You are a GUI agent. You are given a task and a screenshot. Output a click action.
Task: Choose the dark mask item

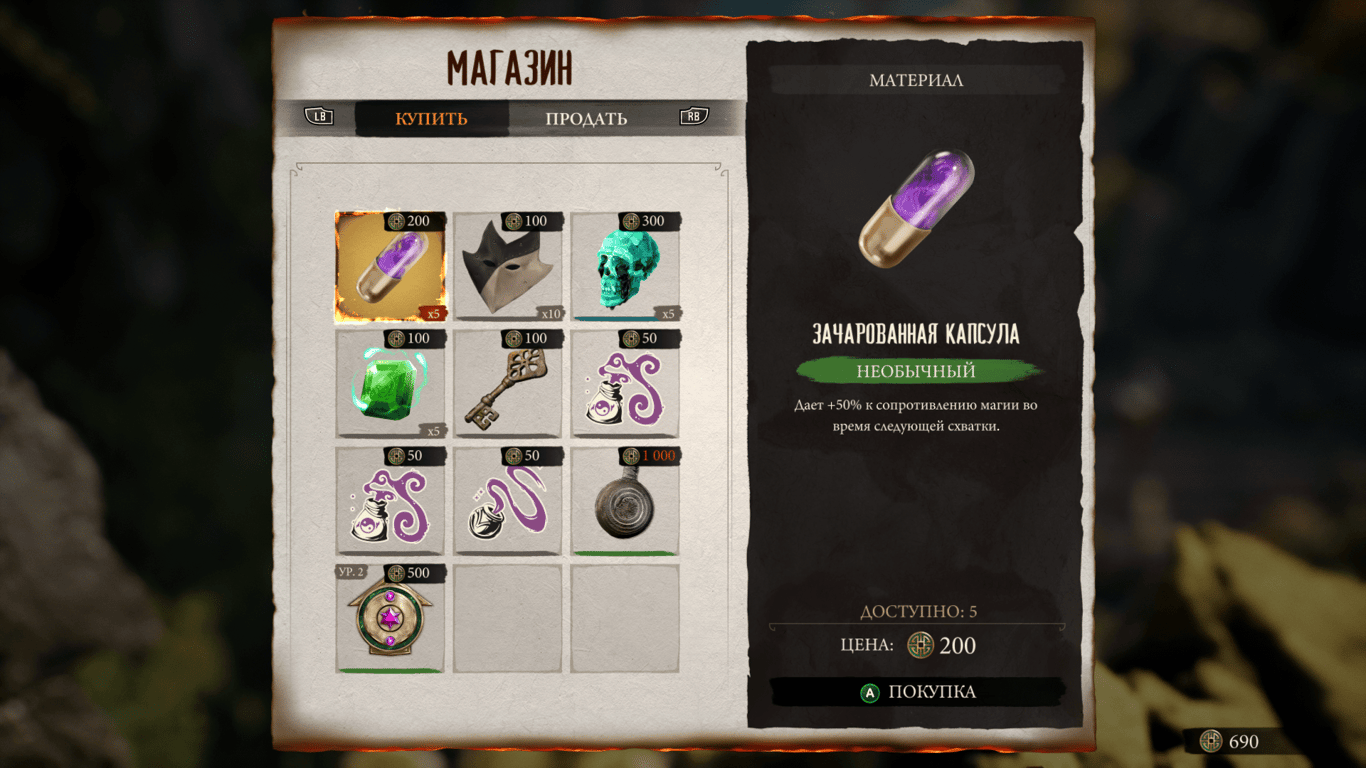(x=507, y=267)
